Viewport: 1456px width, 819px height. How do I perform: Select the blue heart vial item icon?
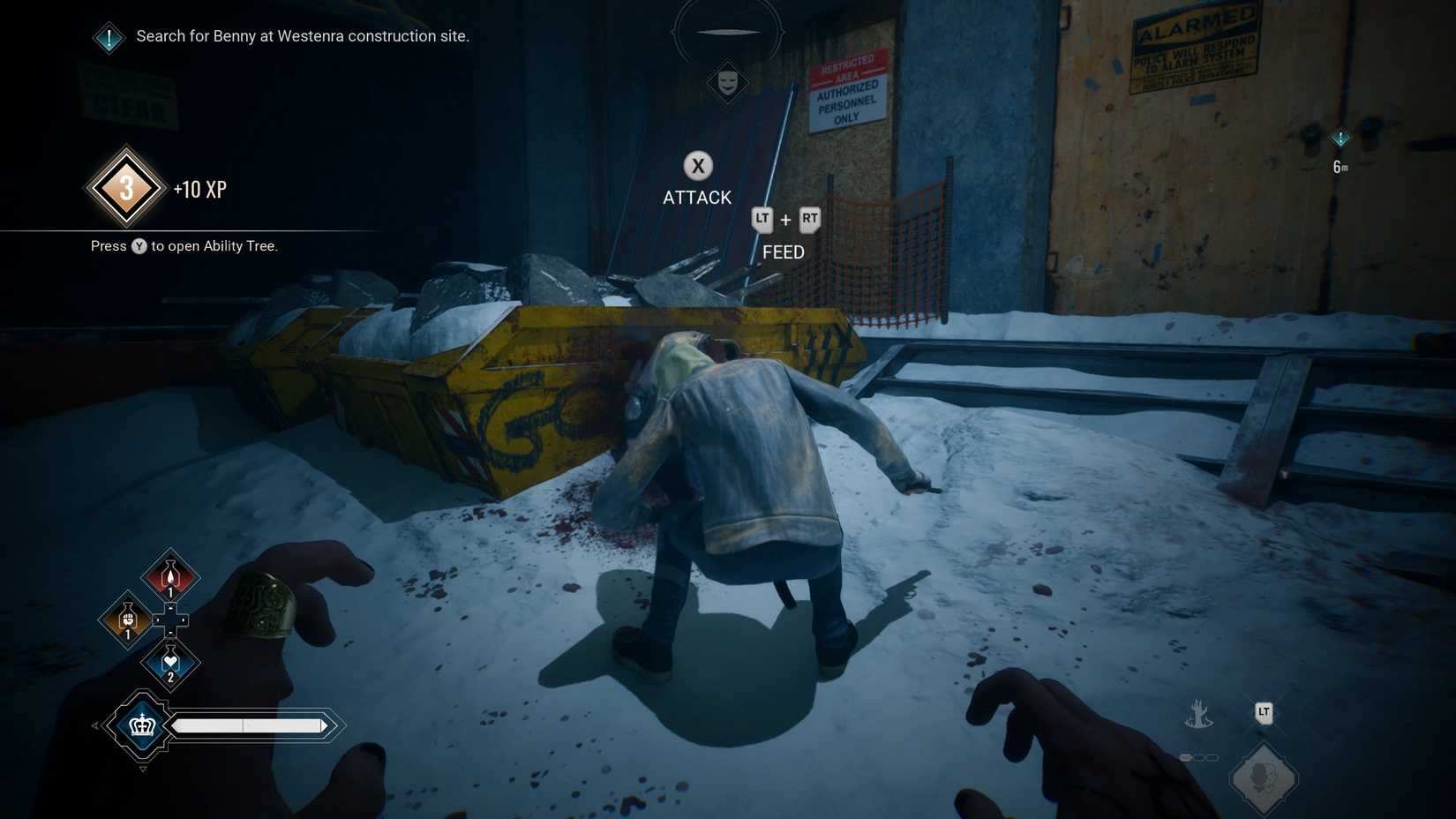(169, 662)
